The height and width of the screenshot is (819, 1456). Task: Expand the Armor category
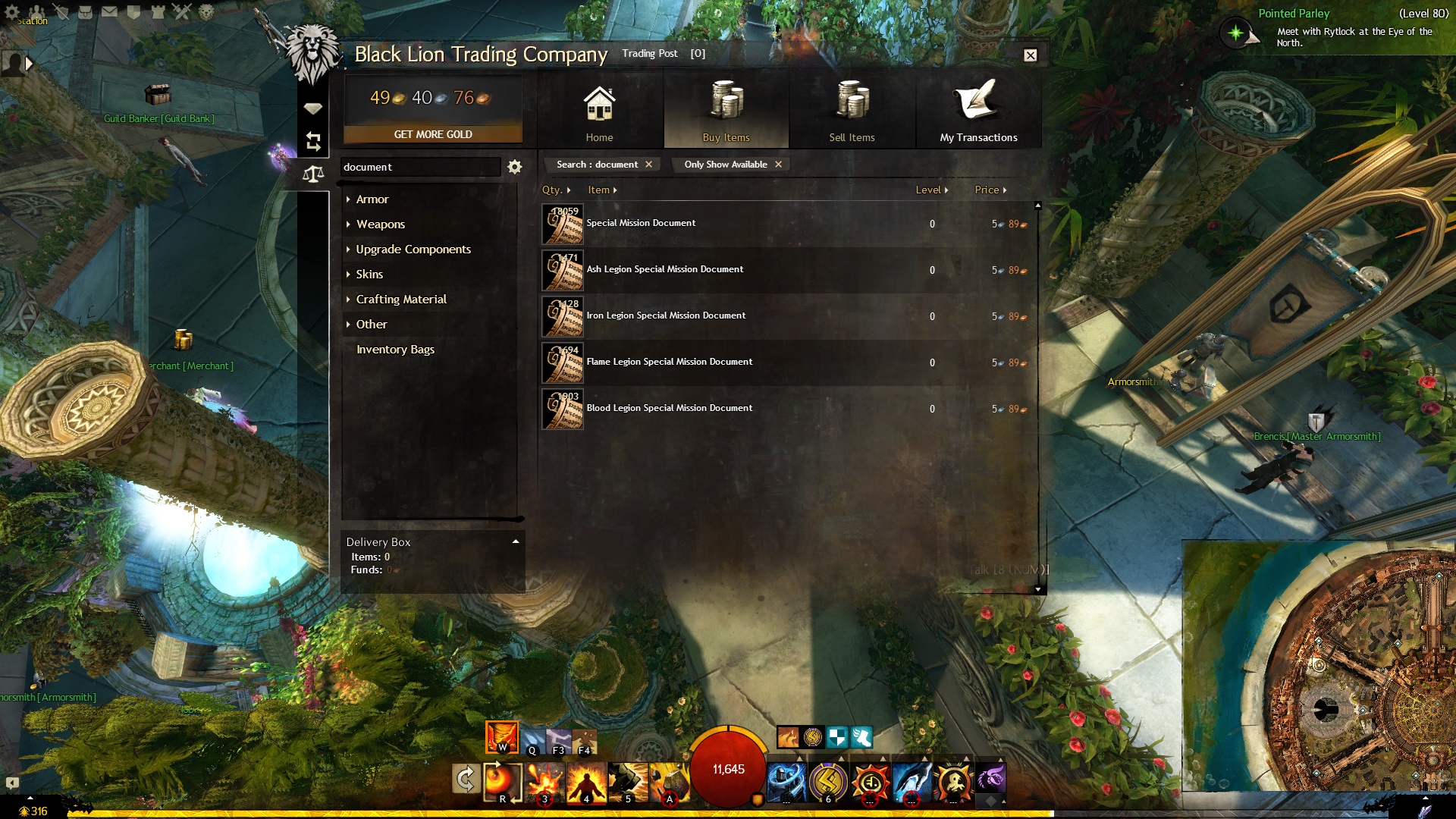372,199
